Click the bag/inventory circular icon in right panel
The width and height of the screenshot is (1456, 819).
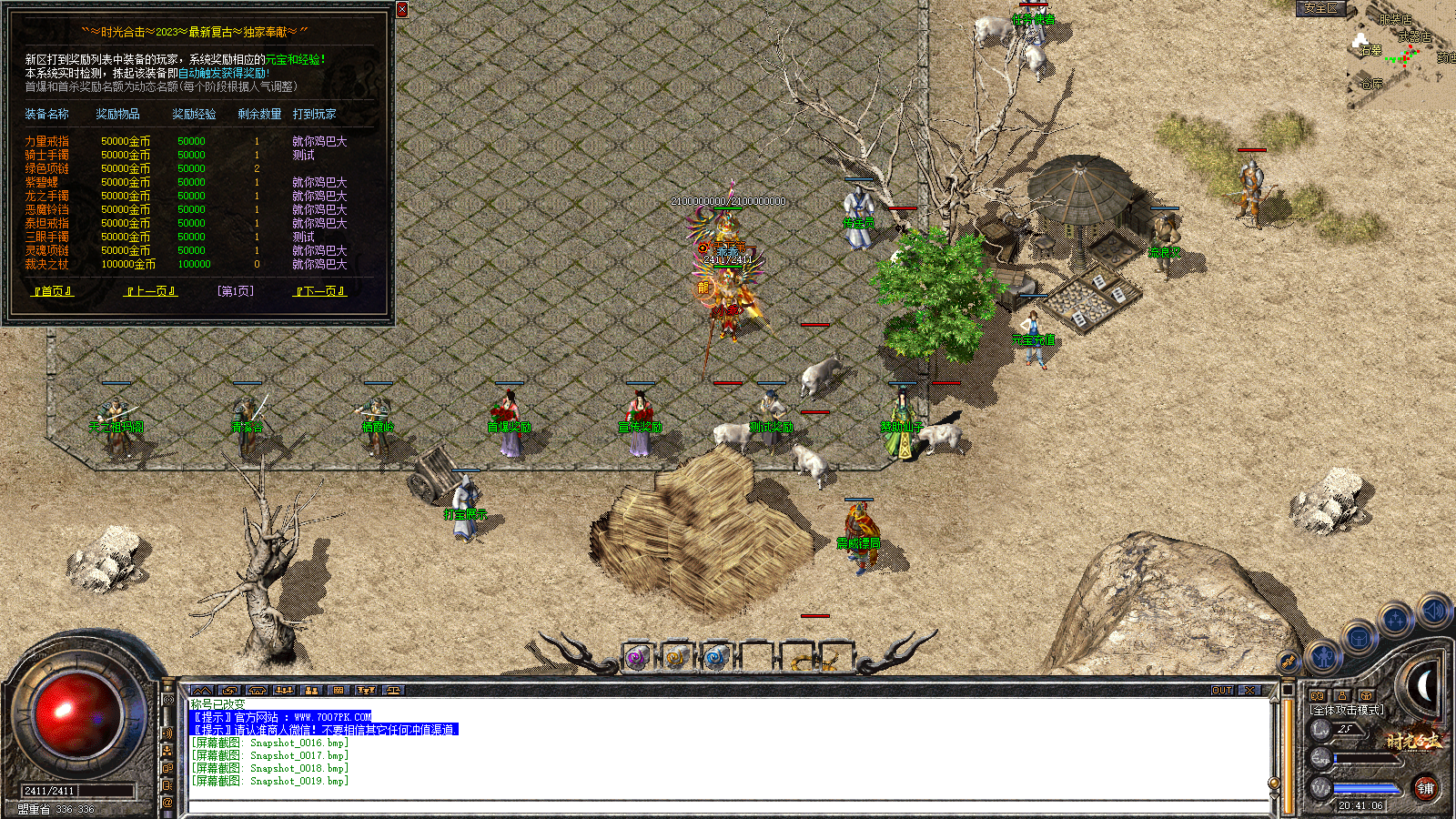1360,639
